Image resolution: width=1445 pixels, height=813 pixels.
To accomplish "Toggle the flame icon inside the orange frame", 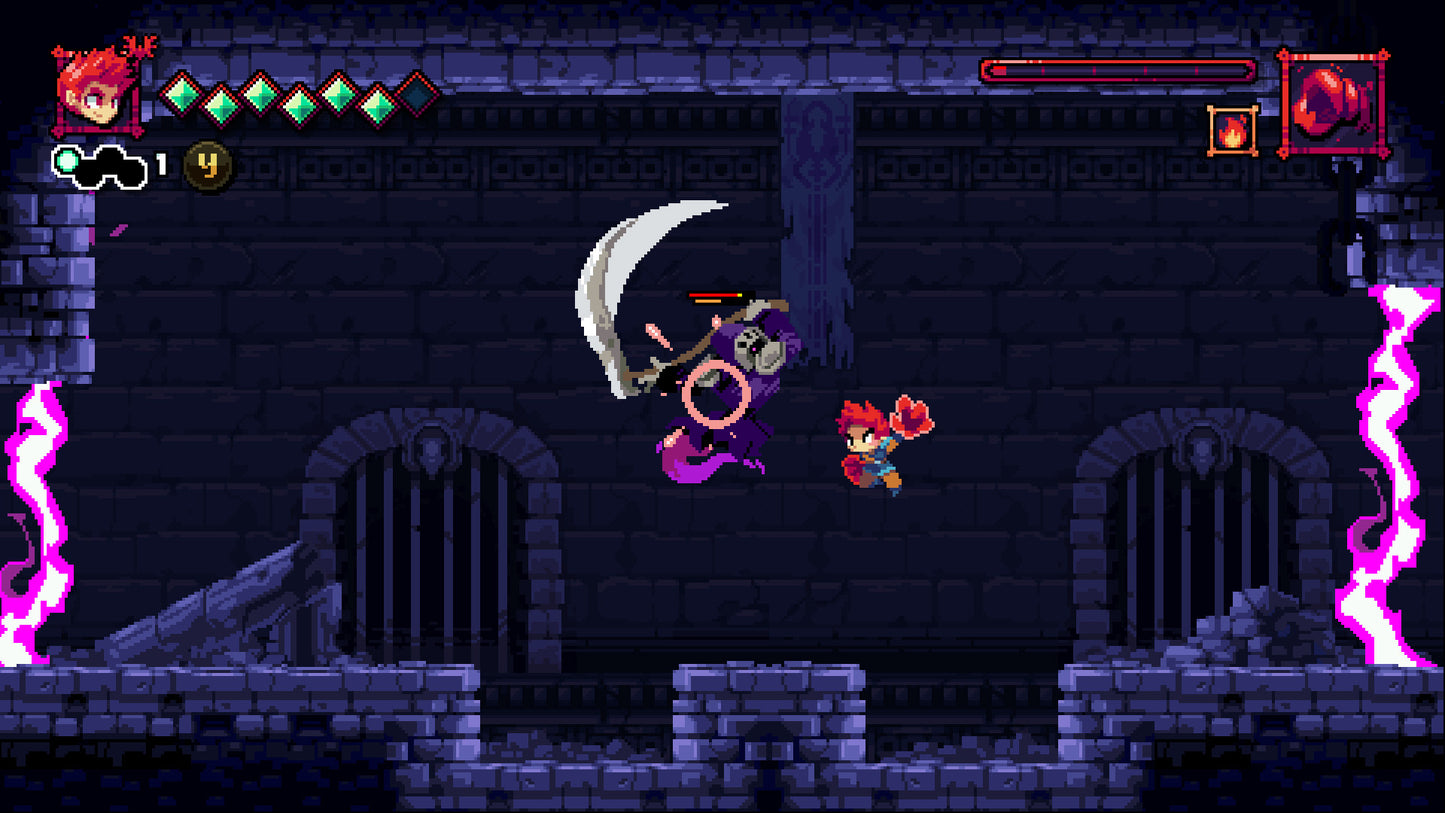I will [x=1234, y=130].
